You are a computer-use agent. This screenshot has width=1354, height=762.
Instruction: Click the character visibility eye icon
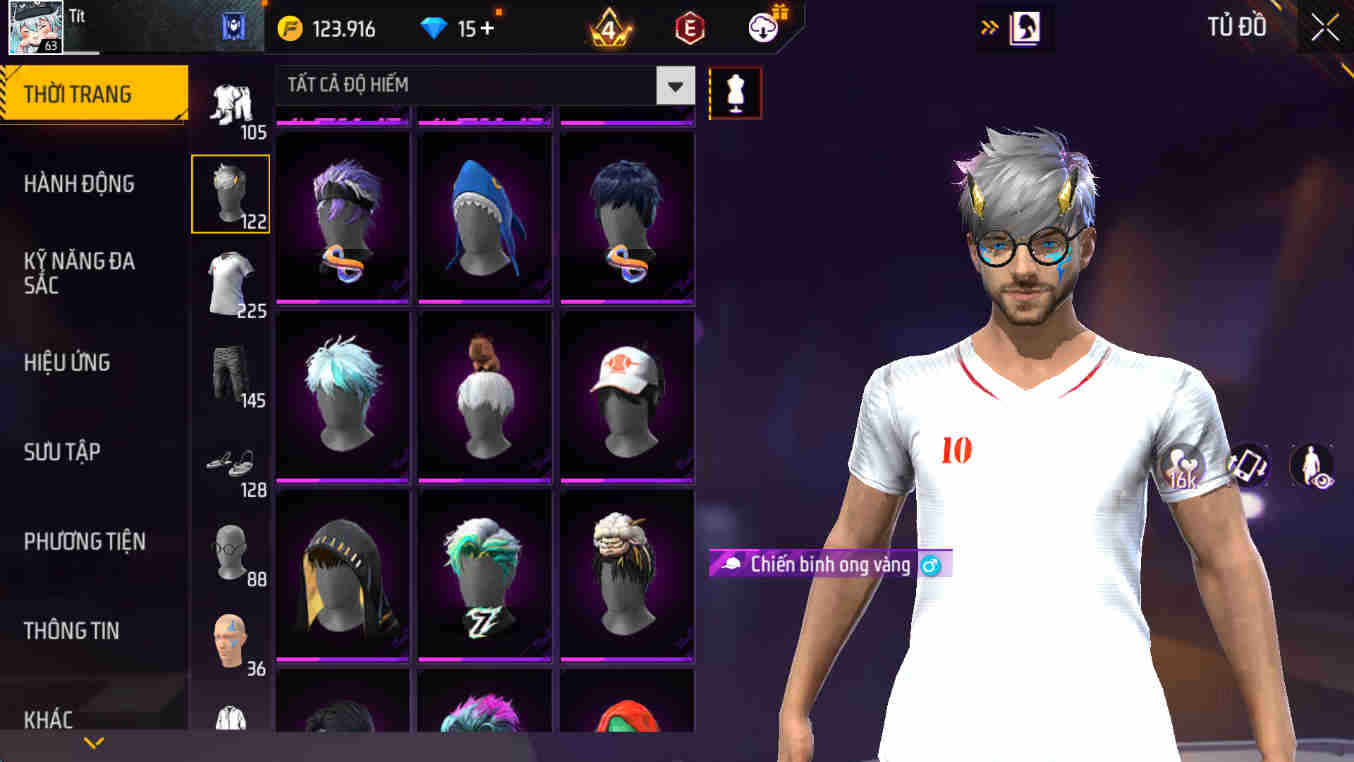pyautogui.click(x=1310, y=466)
